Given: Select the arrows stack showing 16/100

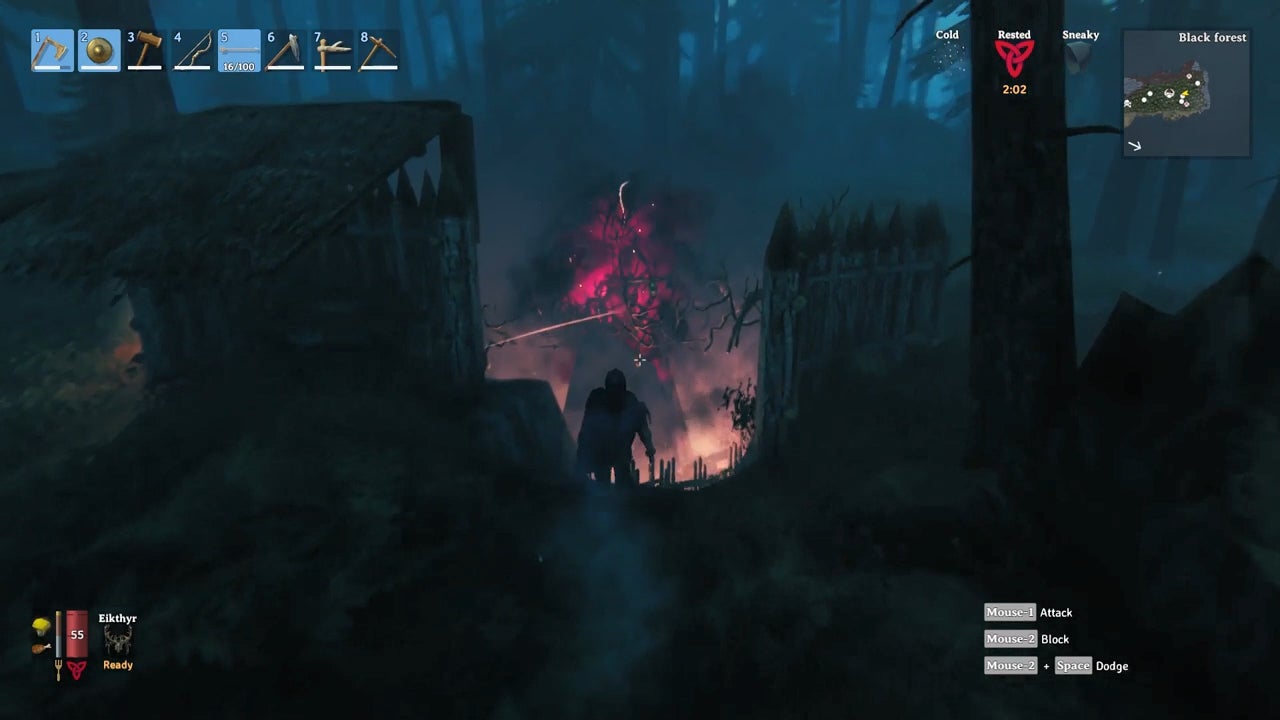Looking at the screenshot, I should click(239, 52).
